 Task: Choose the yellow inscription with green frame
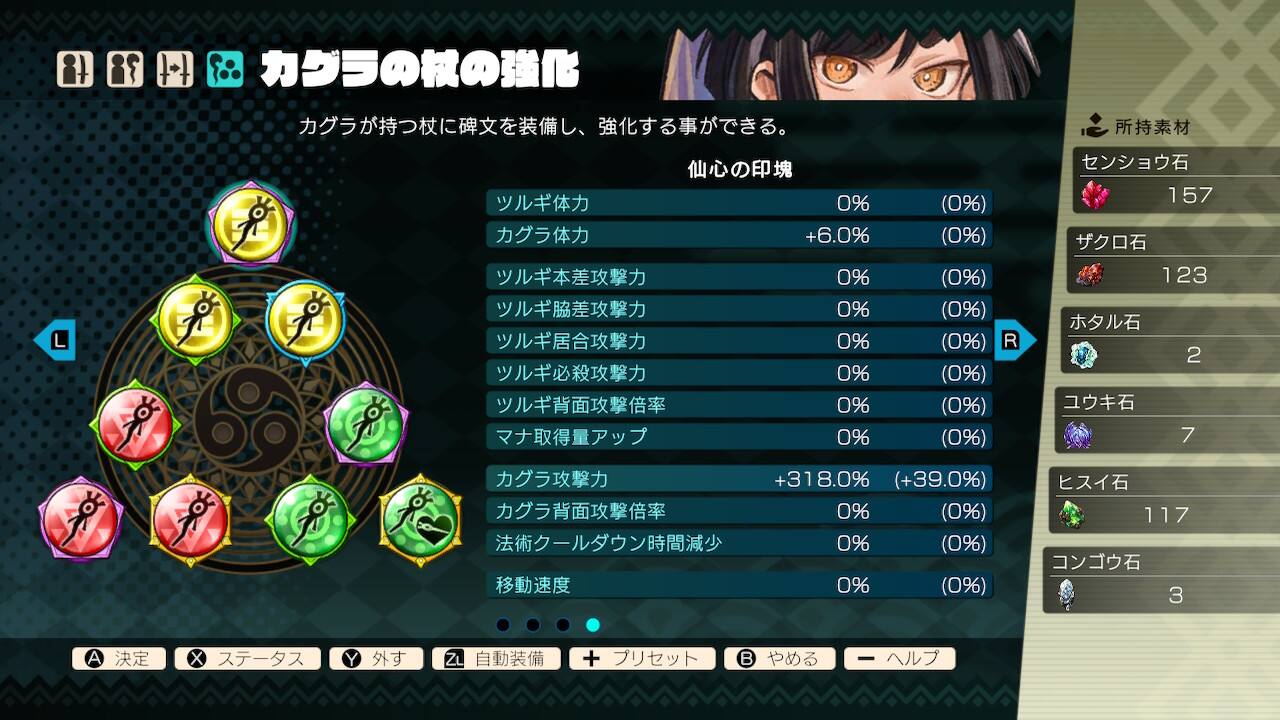(195, 320)
